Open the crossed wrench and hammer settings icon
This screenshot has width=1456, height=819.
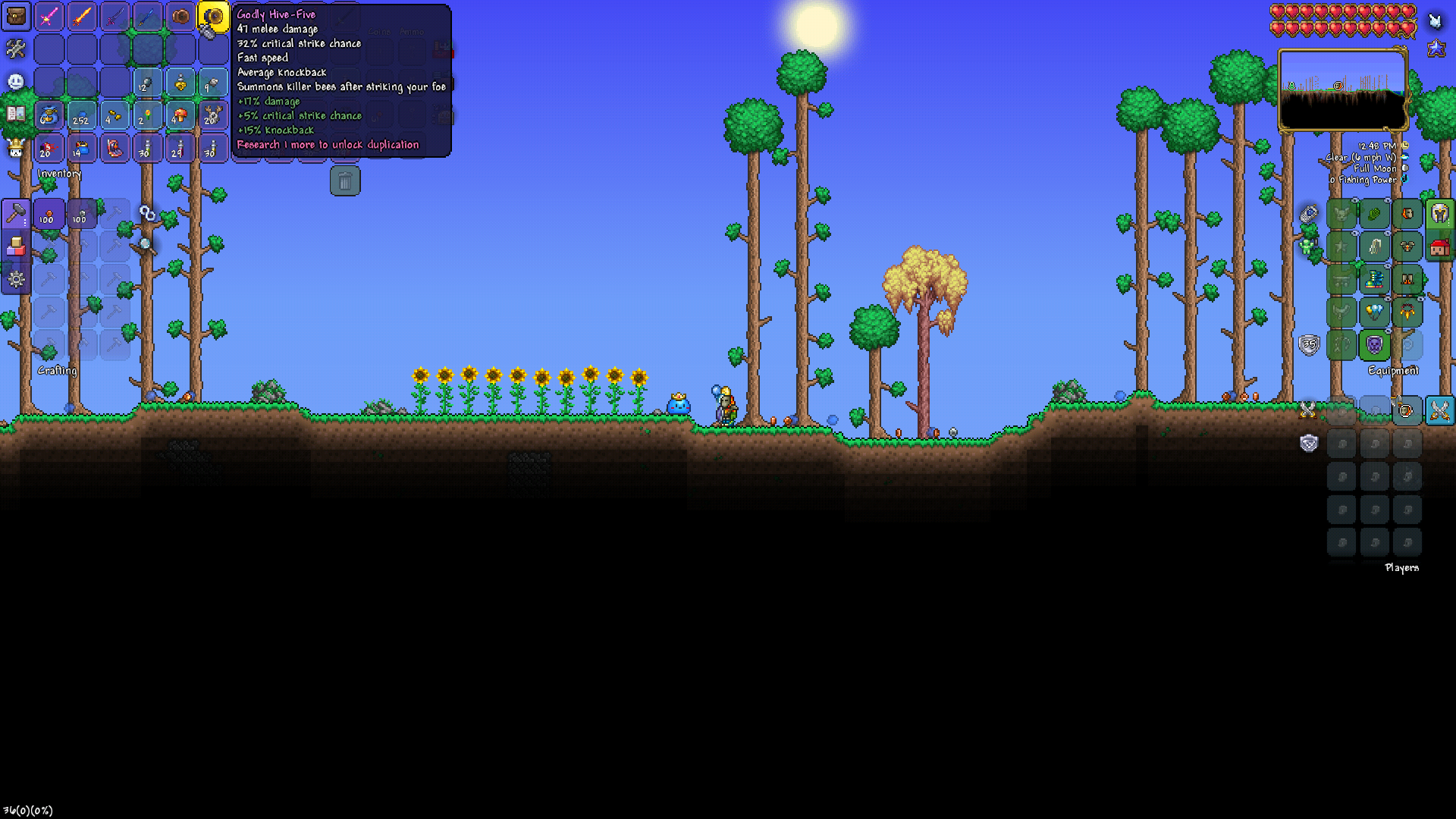(x=16, y=49)
